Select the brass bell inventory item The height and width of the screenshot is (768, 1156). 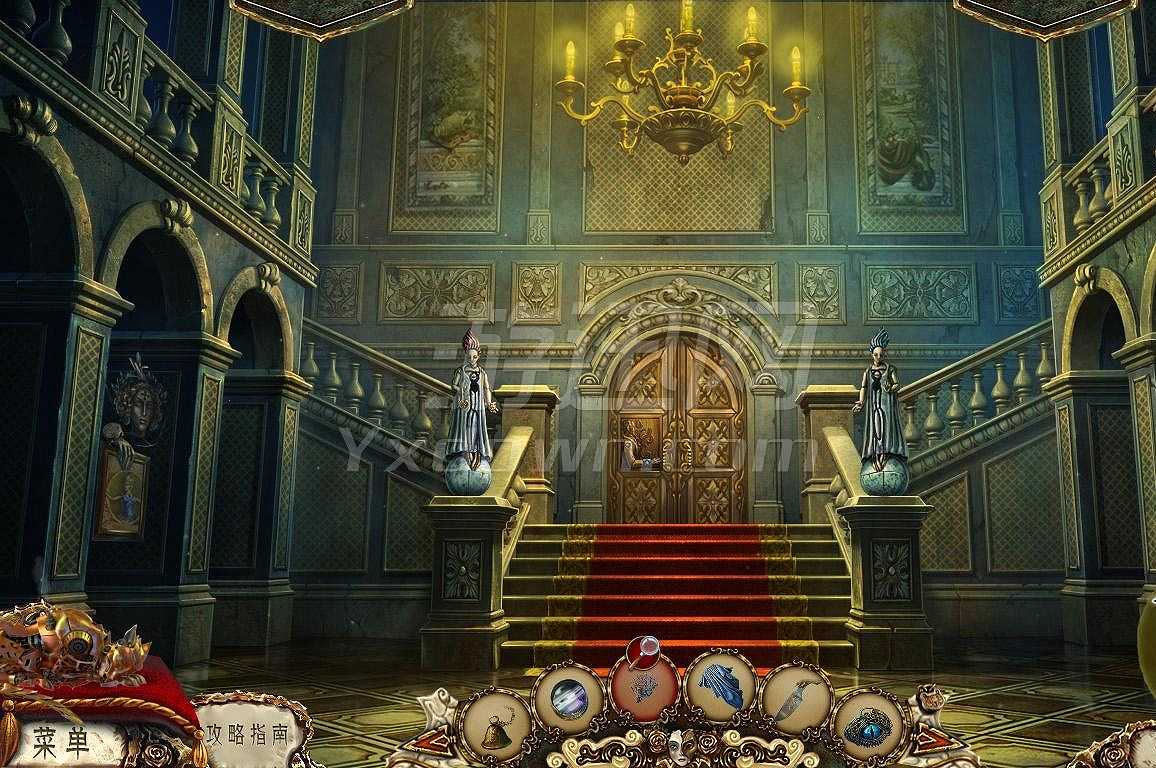coord(494,729)
